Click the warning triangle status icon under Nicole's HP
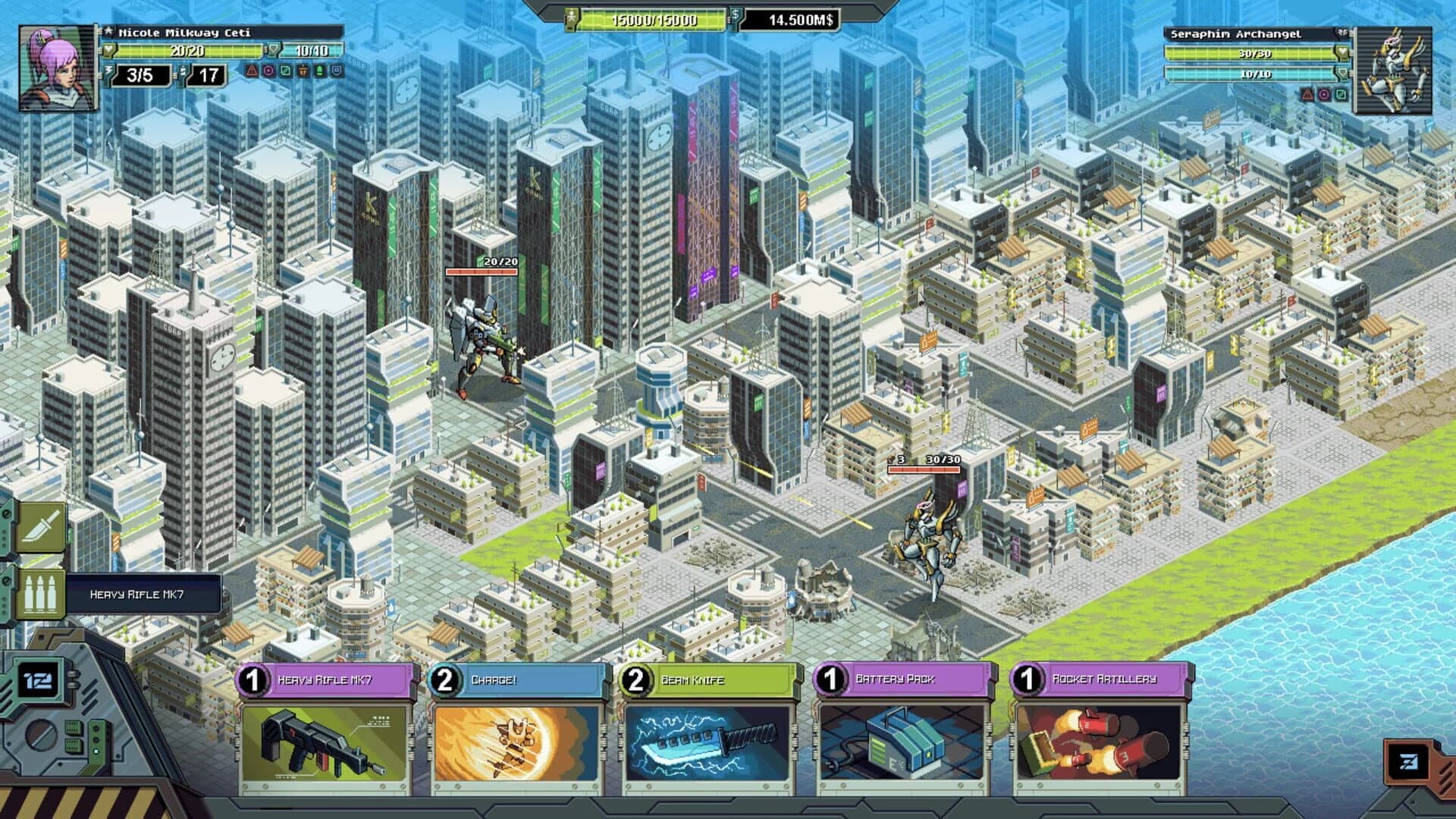1456x819 pixels. tap(251, 72)
